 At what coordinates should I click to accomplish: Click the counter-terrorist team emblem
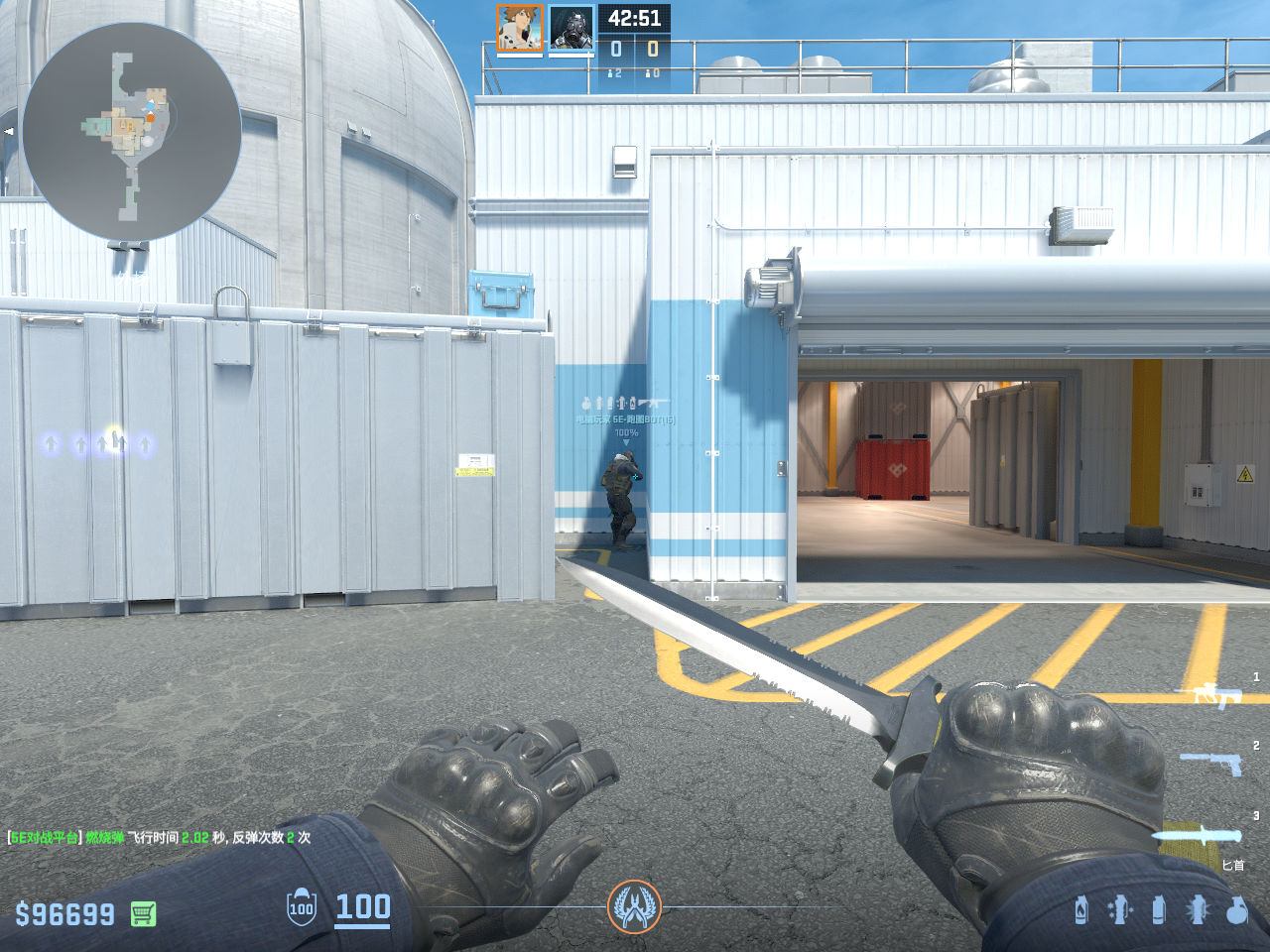[x=634, y=906]
